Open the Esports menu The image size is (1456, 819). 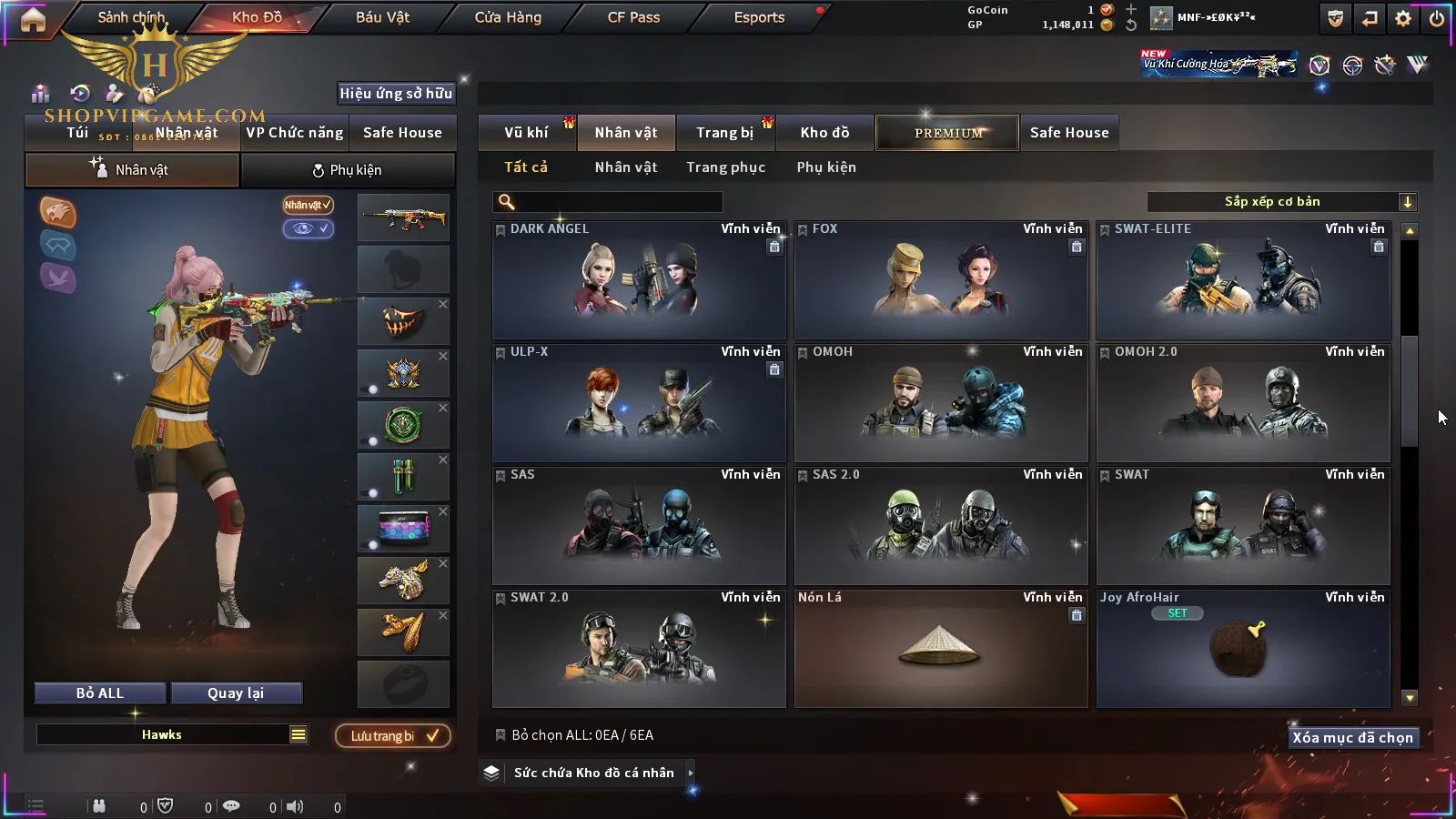[x=759, y=17]
